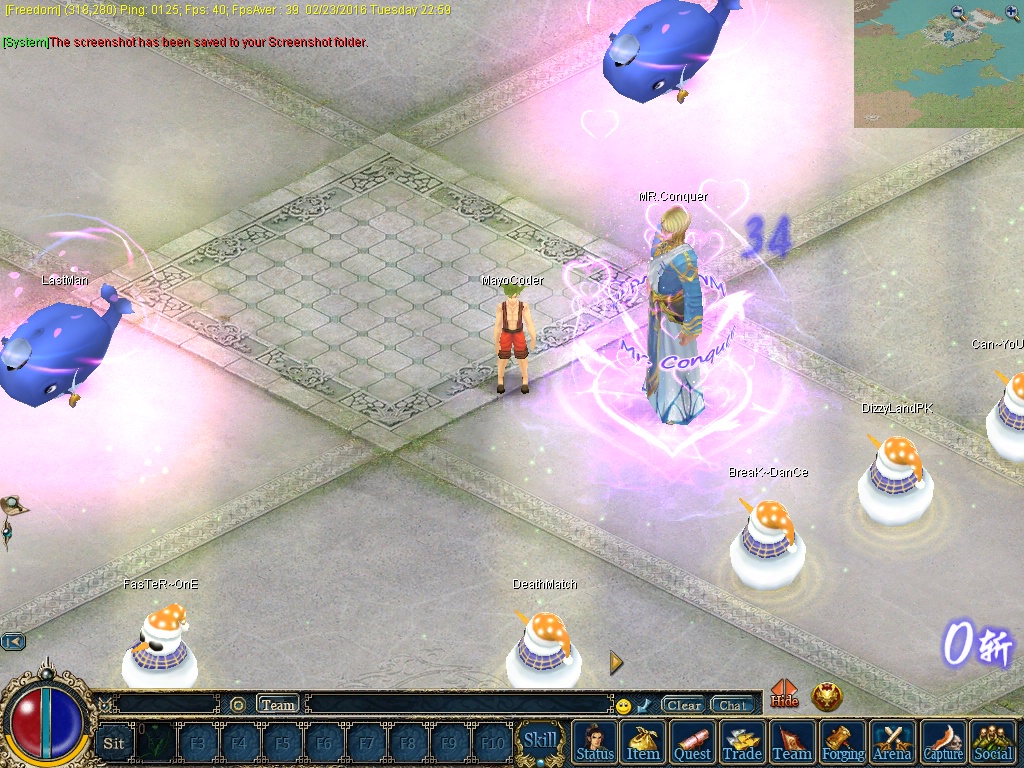This screenshot has width=1024, height=768.
Task: Click the Sit button
Action: tap(114, 743)
